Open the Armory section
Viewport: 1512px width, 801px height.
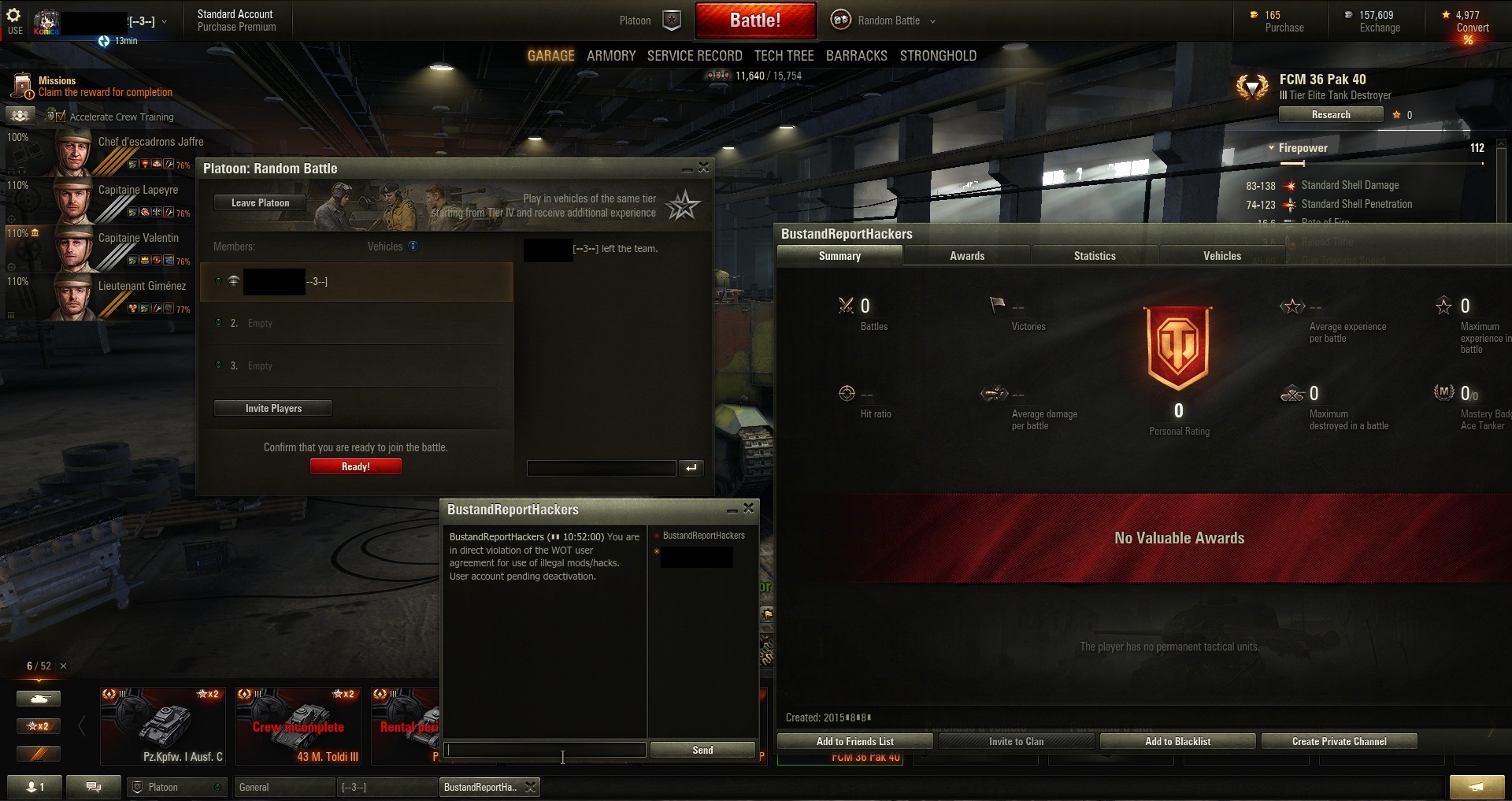[x=611, y=56]
